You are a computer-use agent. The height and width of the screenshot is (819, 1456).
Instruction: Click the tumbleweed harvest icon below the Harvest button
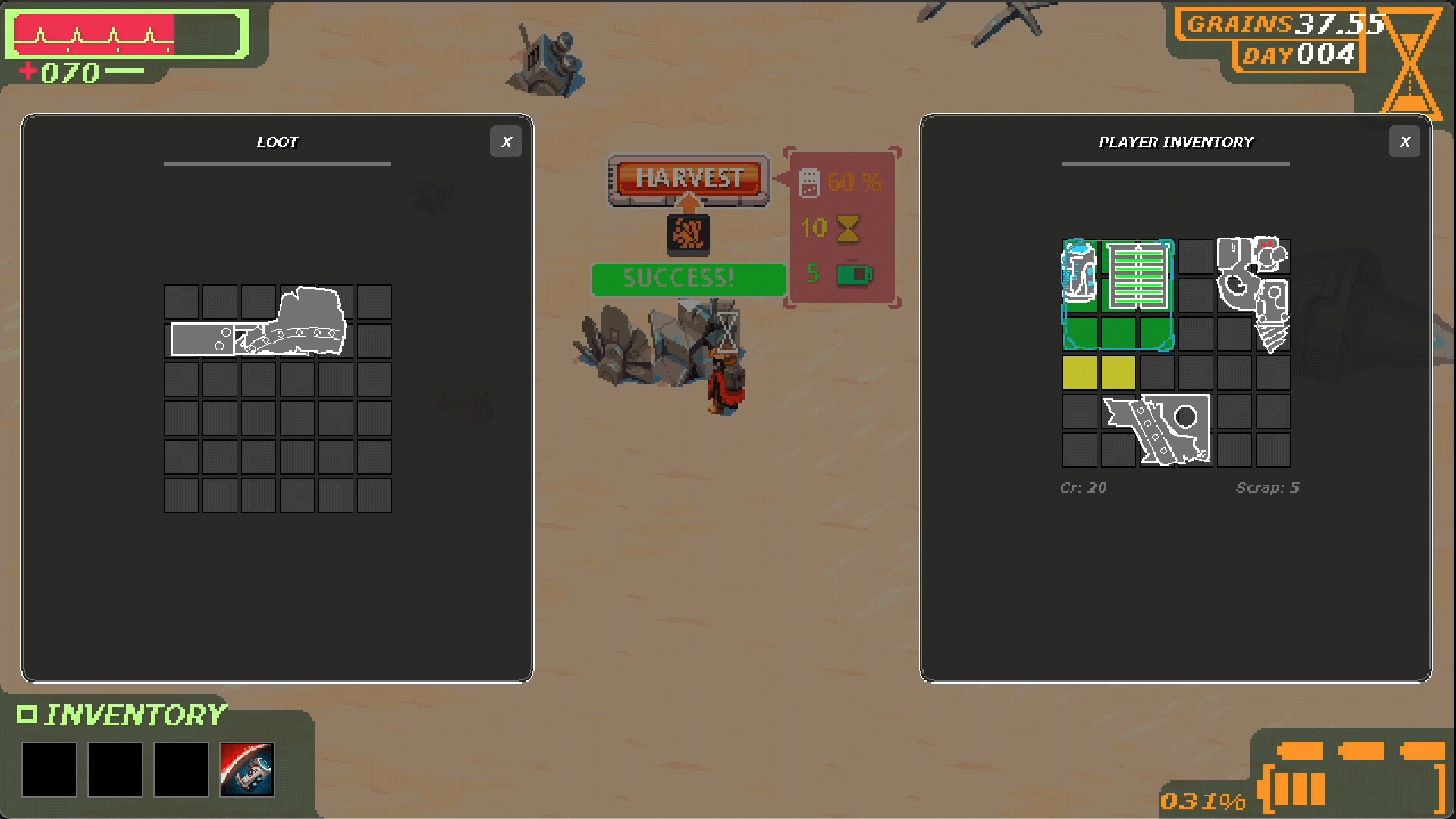(x=687, y=235)
